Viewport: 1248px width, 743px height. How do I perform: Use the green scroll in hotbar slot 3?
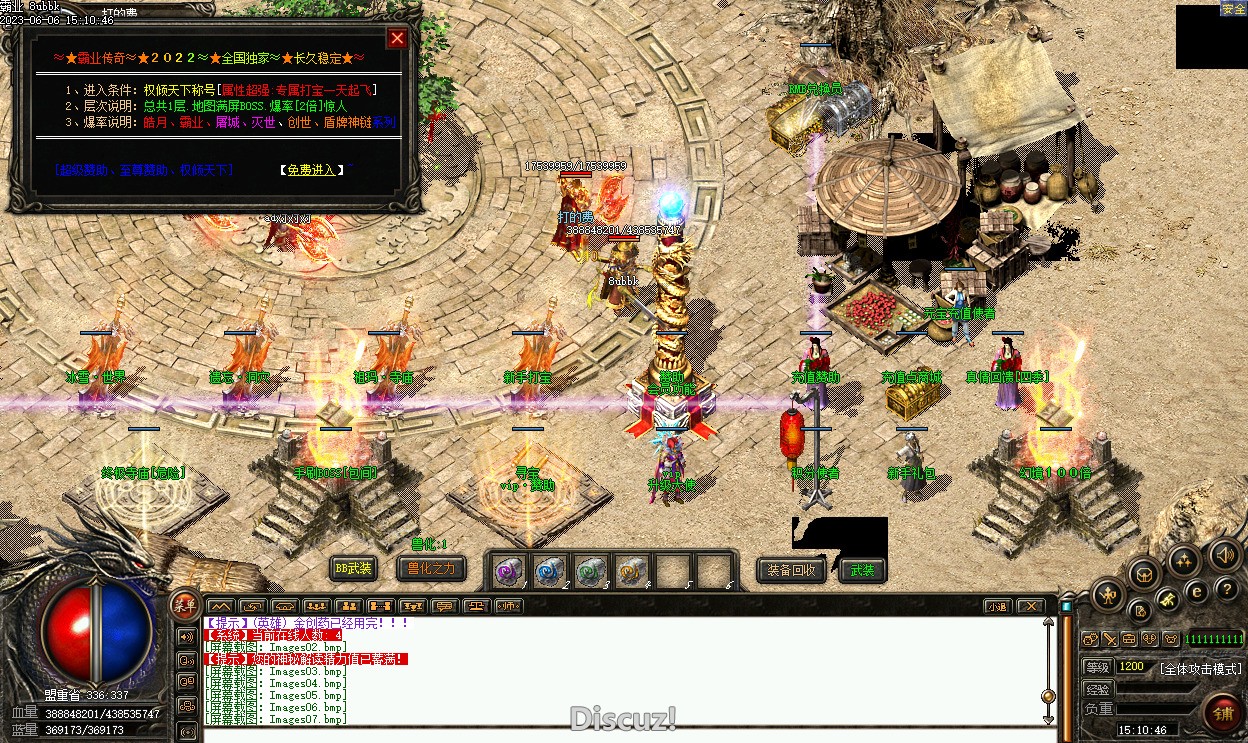coord(591,571)
